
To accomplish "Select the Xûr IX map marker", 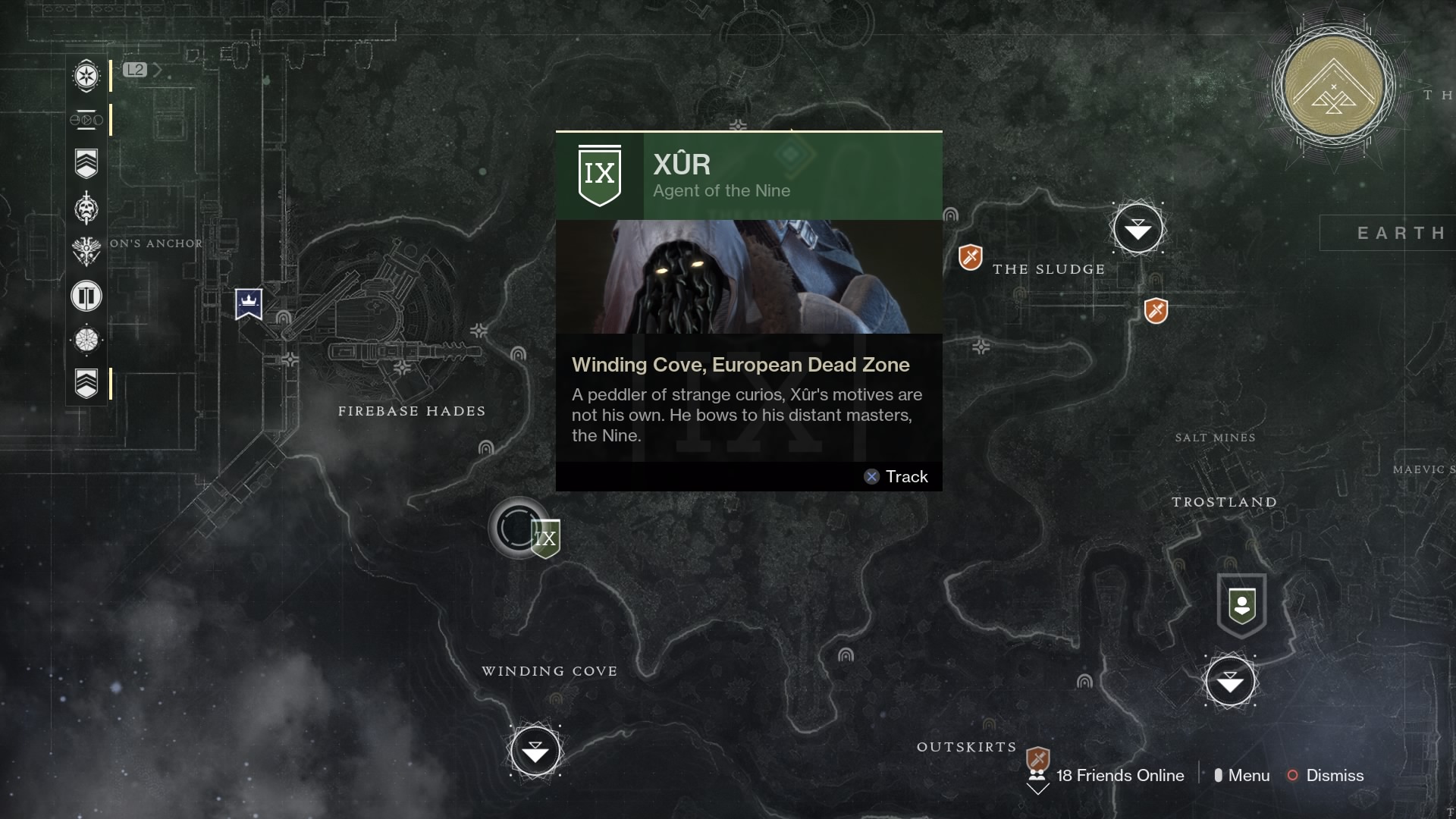I will tap(544, 538).
